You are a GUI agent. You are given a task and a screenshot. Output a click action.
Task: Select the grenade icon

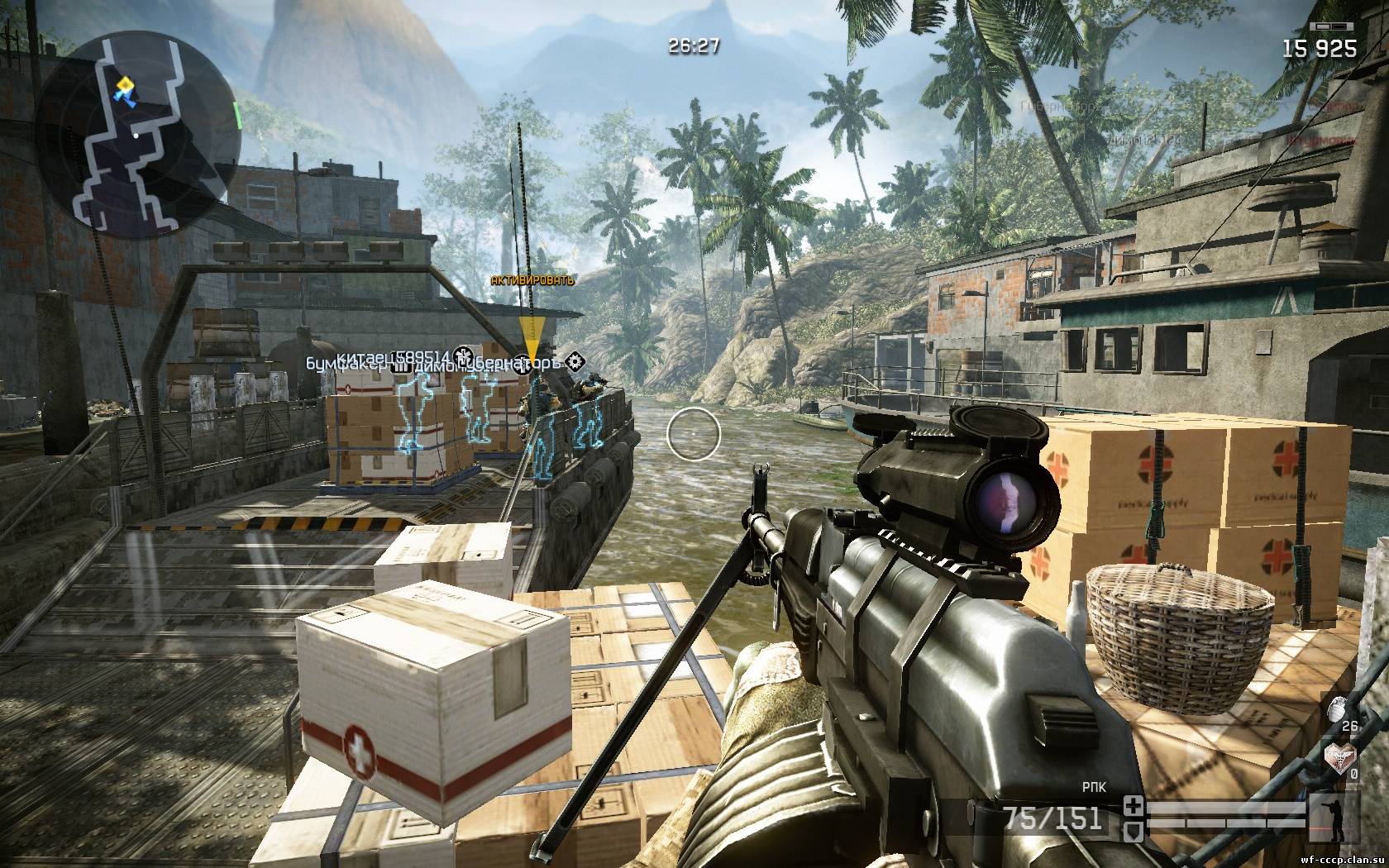[x=1336, y=709]
